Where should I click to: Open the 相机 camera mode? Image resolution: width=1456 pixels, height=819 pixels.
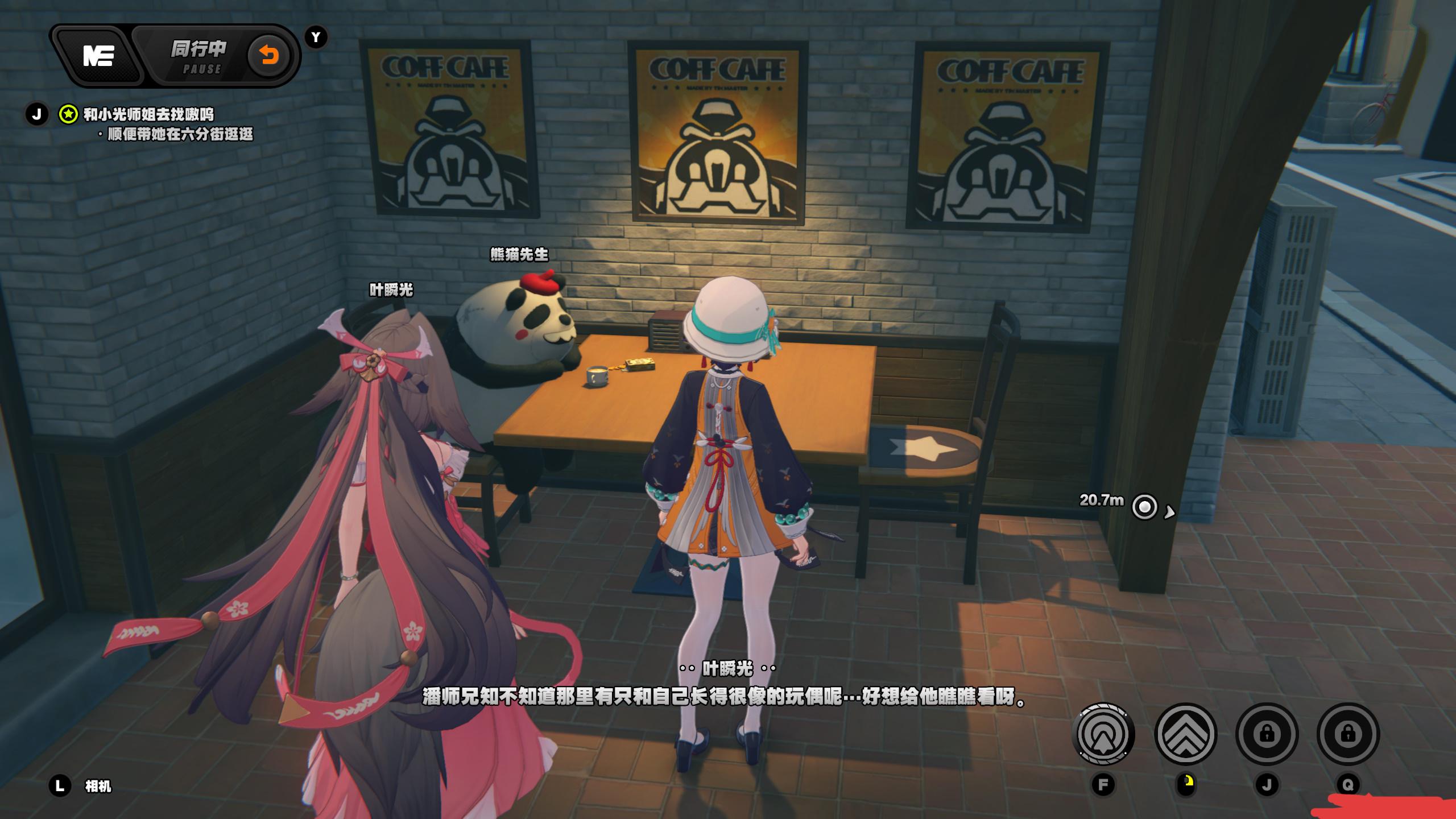[97, 786]
